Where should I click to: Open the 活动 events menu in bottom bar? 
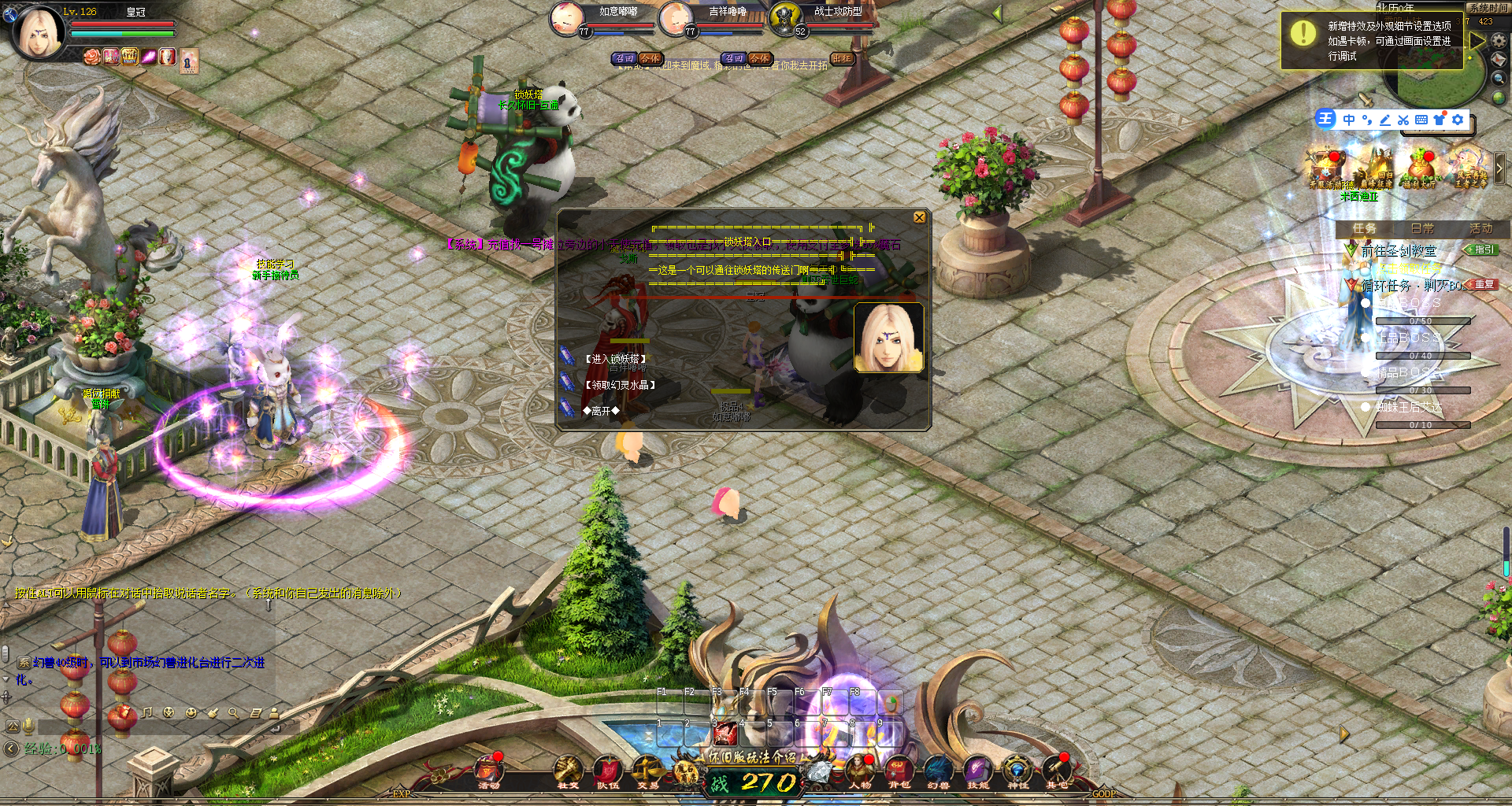(x=489, y=771)
